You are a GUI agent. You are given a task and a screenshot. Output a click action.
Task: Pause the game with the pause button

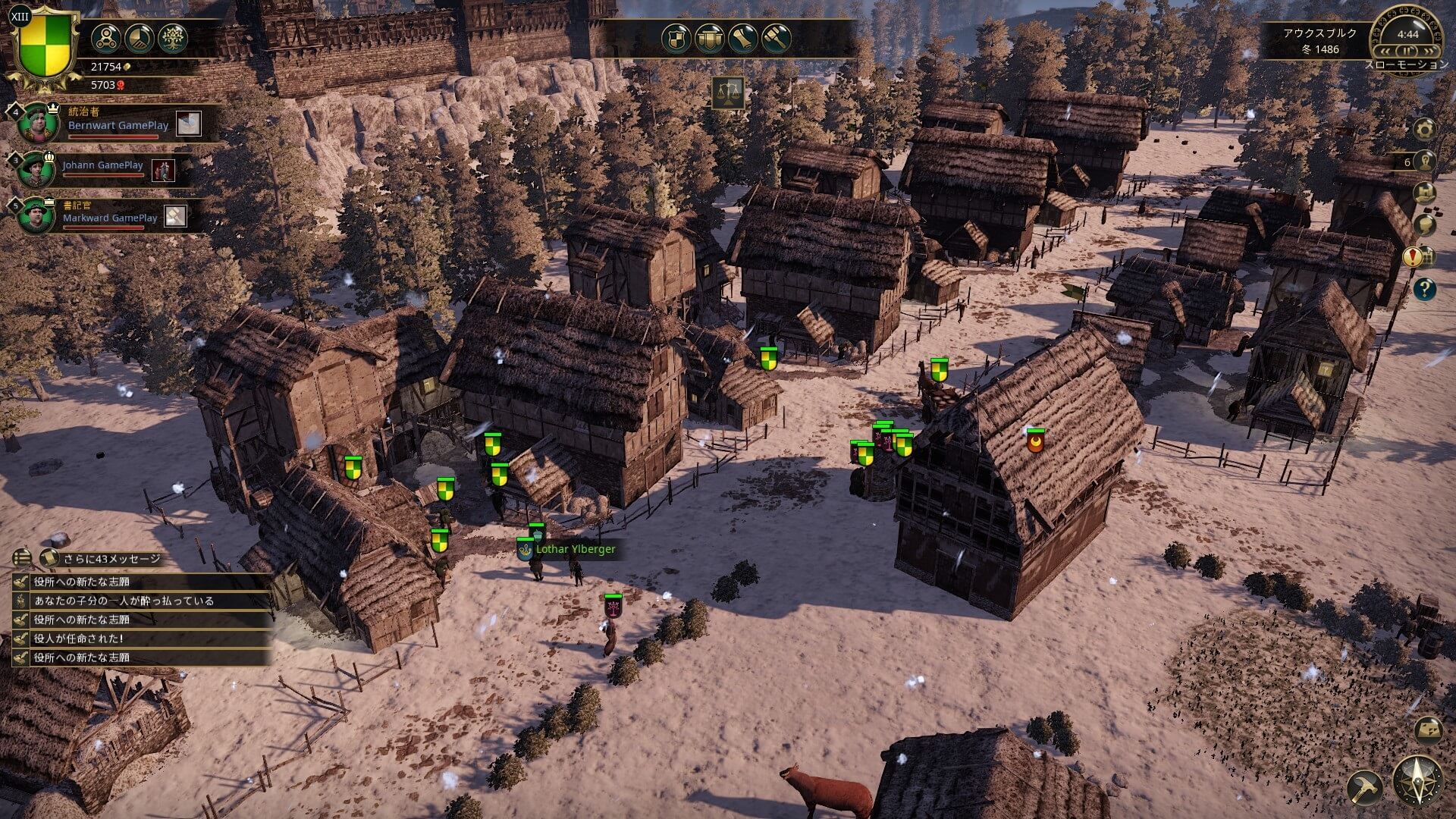[x=1407, y=51]
